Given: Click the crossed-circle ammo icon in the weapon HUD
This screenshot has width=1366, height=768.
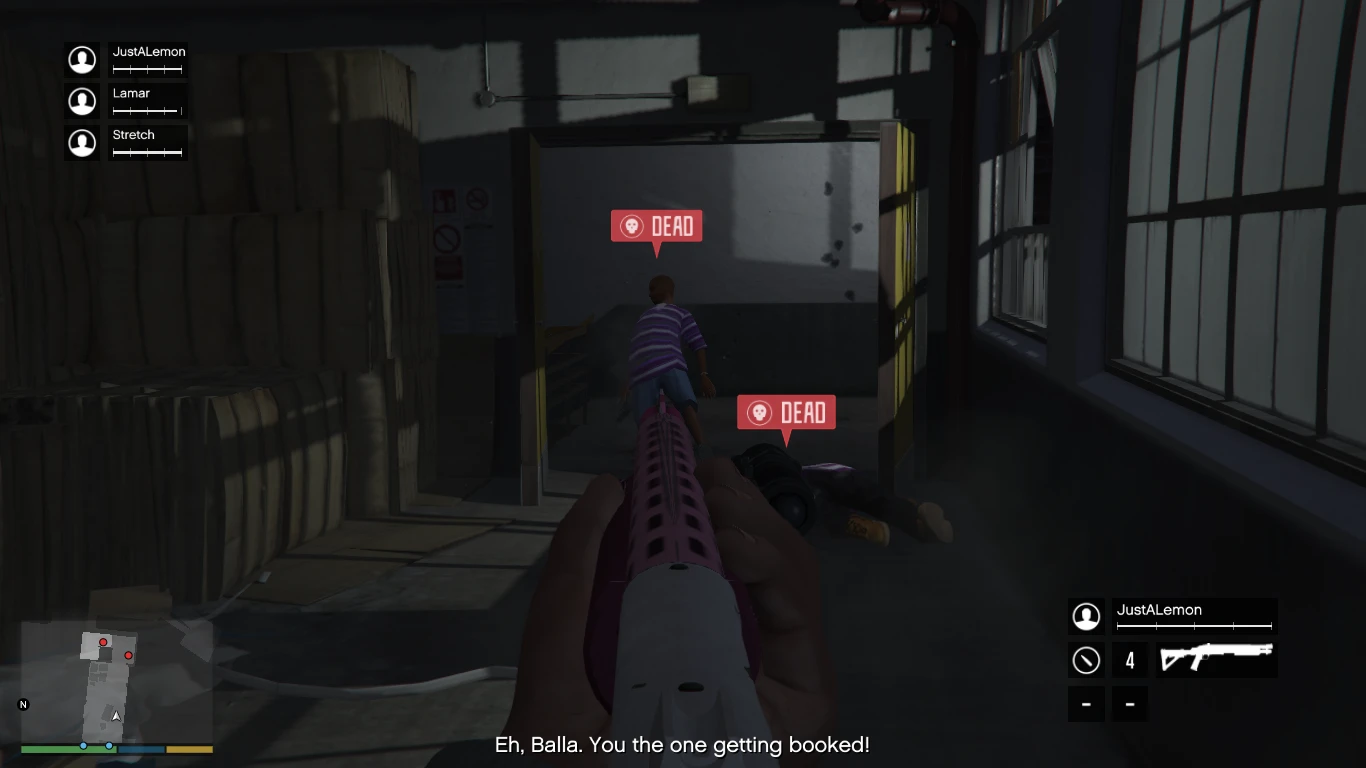Looking at the screenshot, I should pos(1086,660).
